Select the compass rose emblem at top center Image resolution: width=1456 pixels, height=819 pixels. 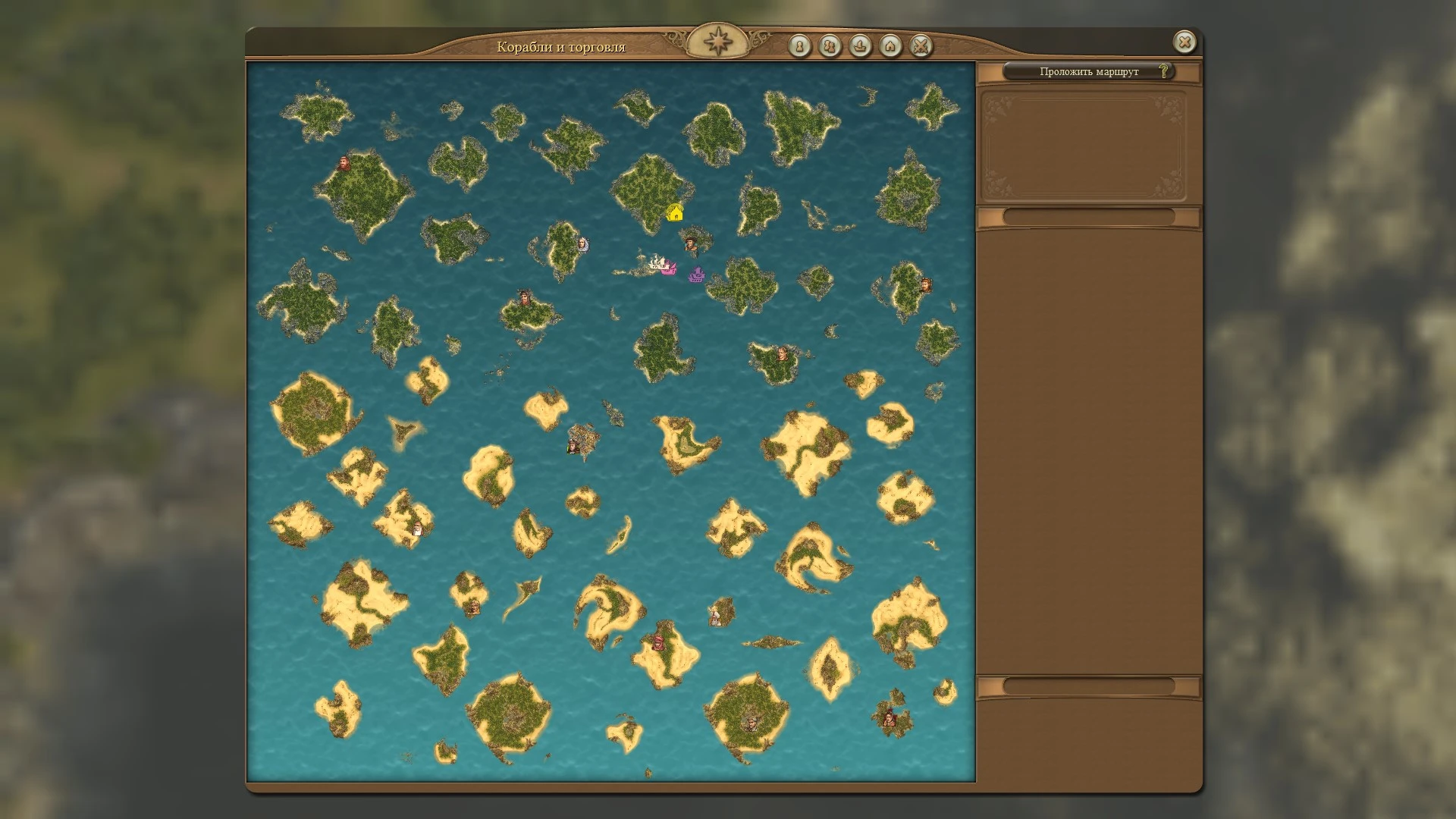719,39
